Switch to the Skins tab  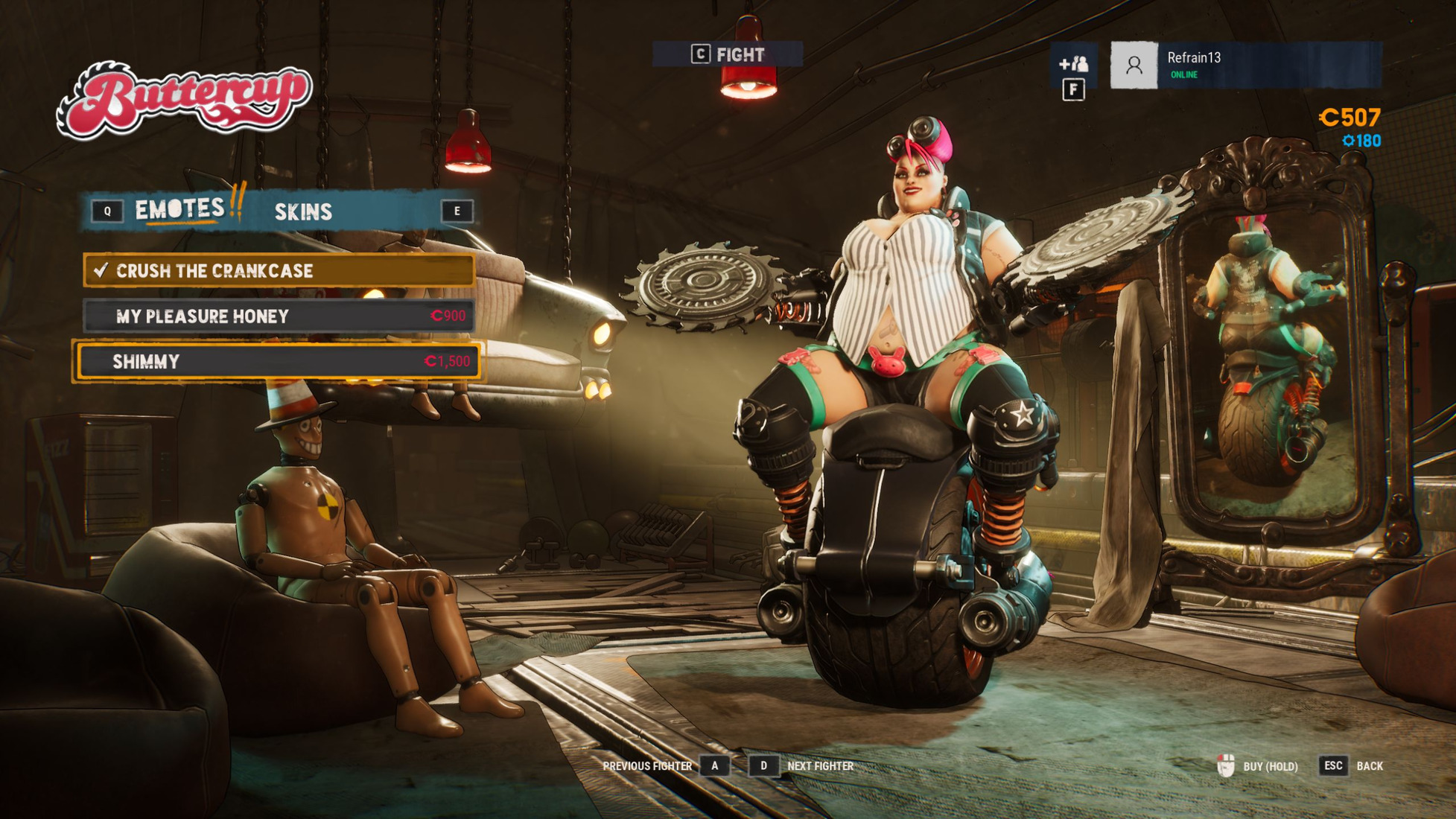point(303,212)
